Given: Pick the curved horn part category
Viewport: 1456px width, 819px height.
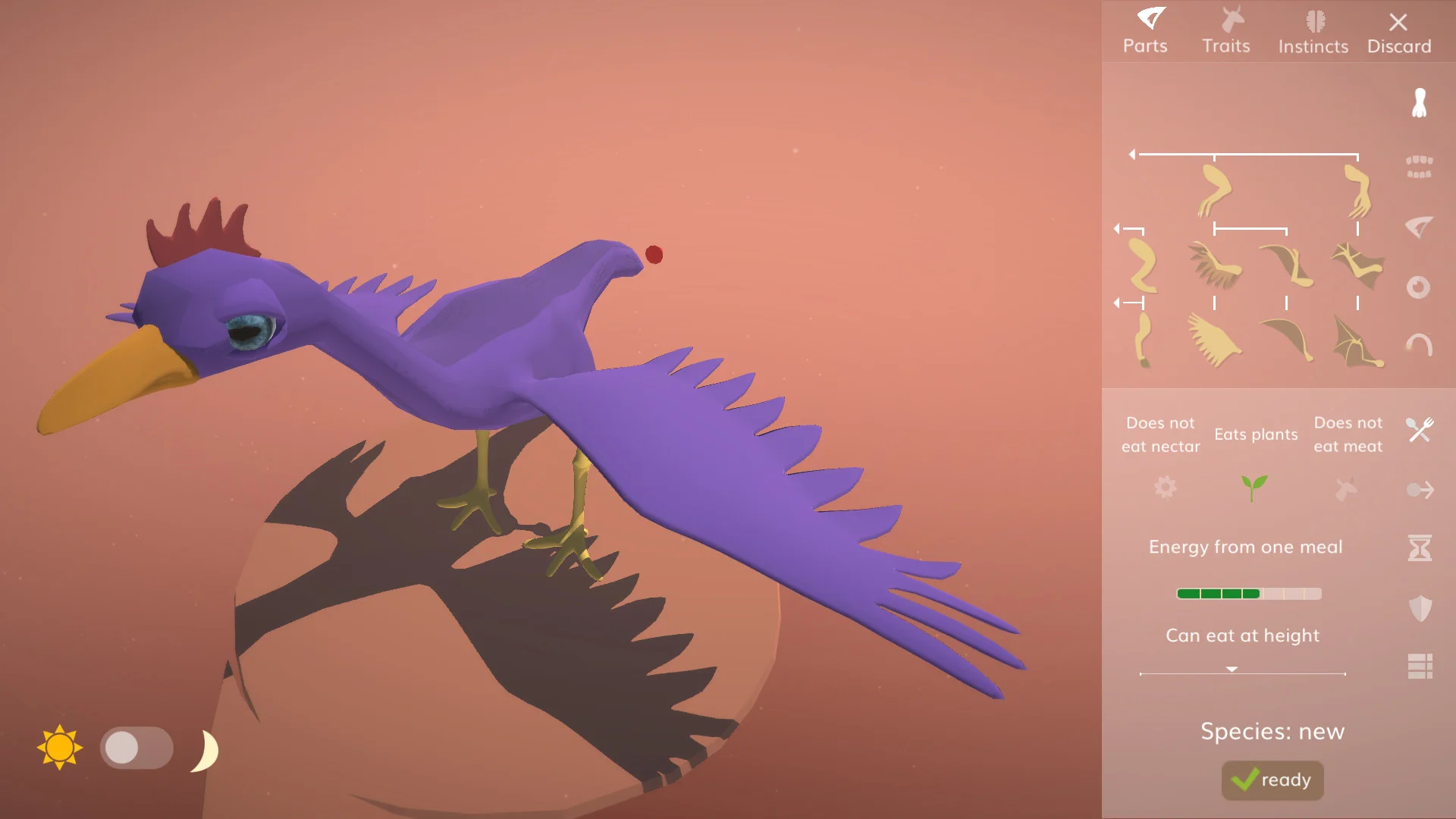Looking at the screenshot, I should click(x=1420, y=345).
